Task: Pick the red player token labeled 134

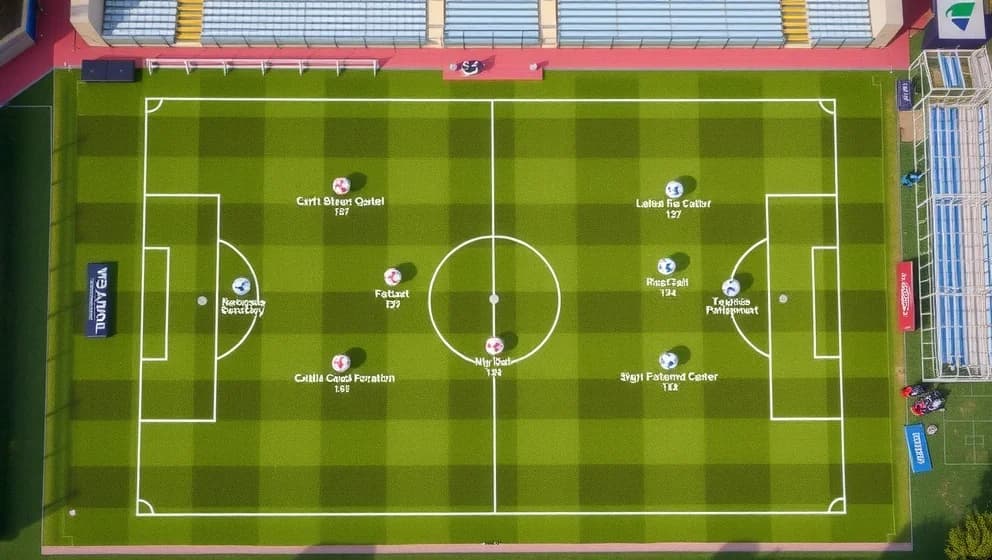Action: 494,345
